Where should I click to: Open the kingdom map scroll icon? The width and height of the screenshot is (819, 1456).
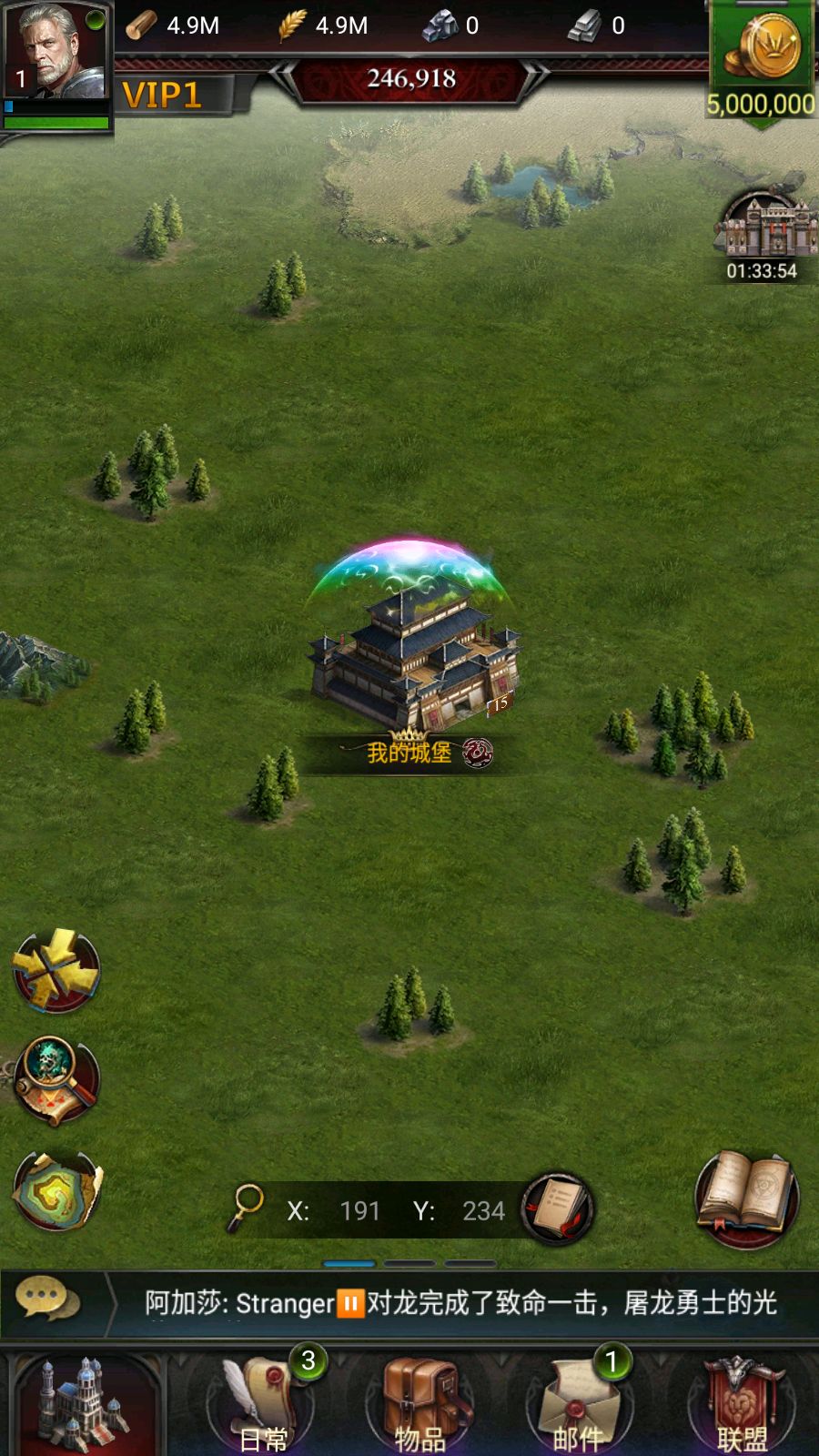(x=56, y=1189)
